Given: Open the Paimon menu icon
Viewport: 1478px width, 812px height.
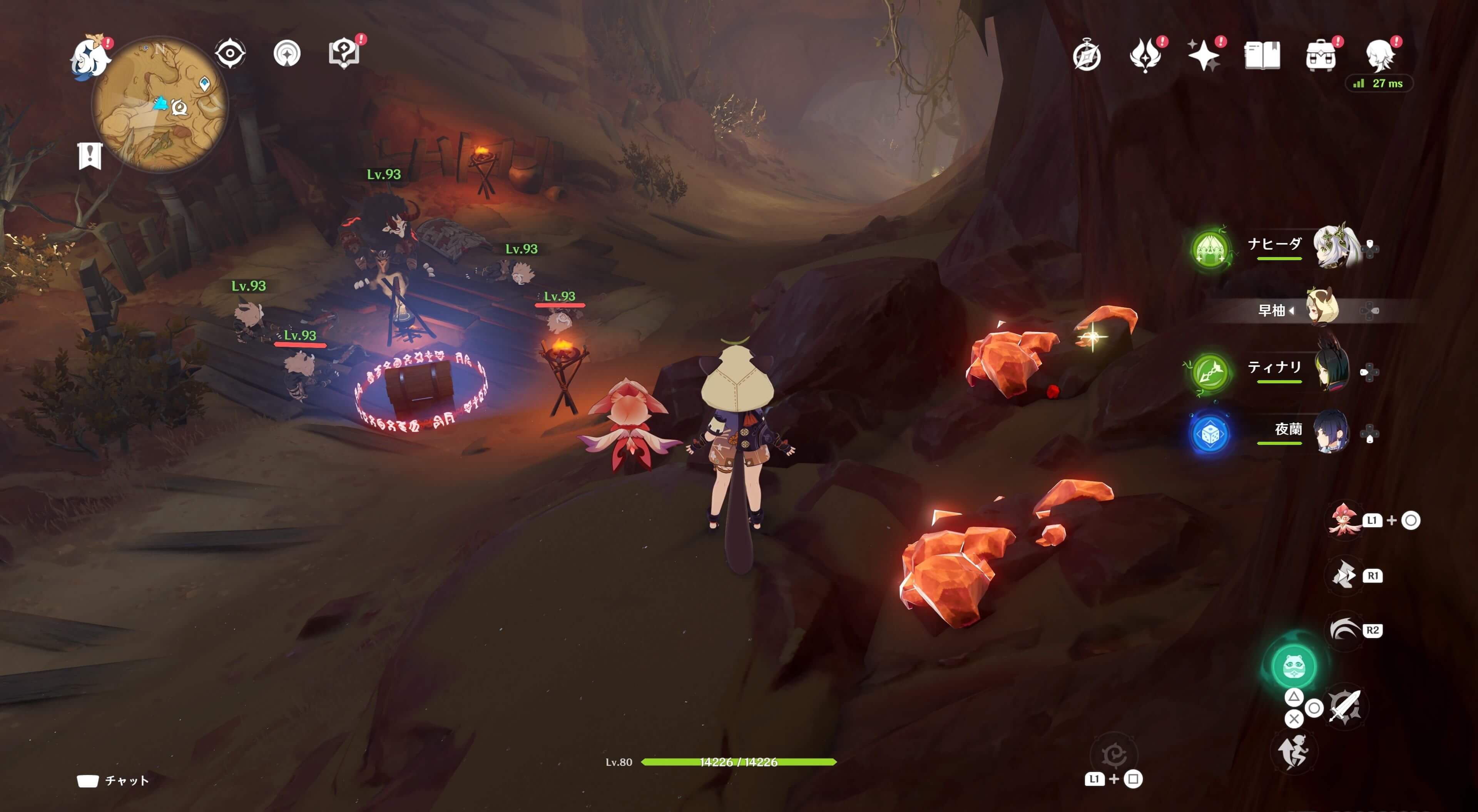Looking at the screenshot, I should 90,57.
